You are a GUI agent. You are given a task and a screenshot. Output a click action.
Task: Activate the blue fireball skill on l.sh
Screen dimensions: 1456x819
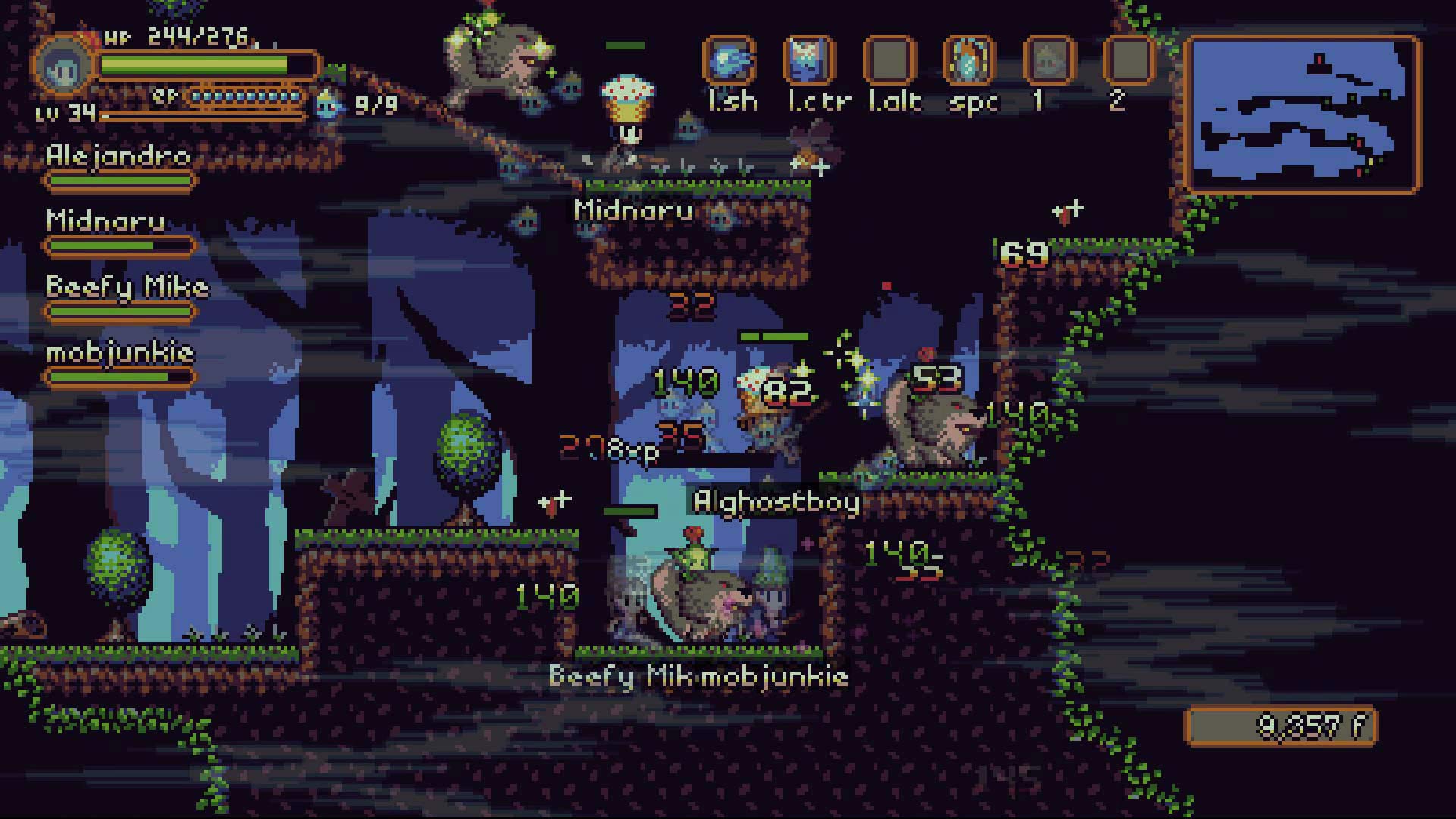point(729,60)
